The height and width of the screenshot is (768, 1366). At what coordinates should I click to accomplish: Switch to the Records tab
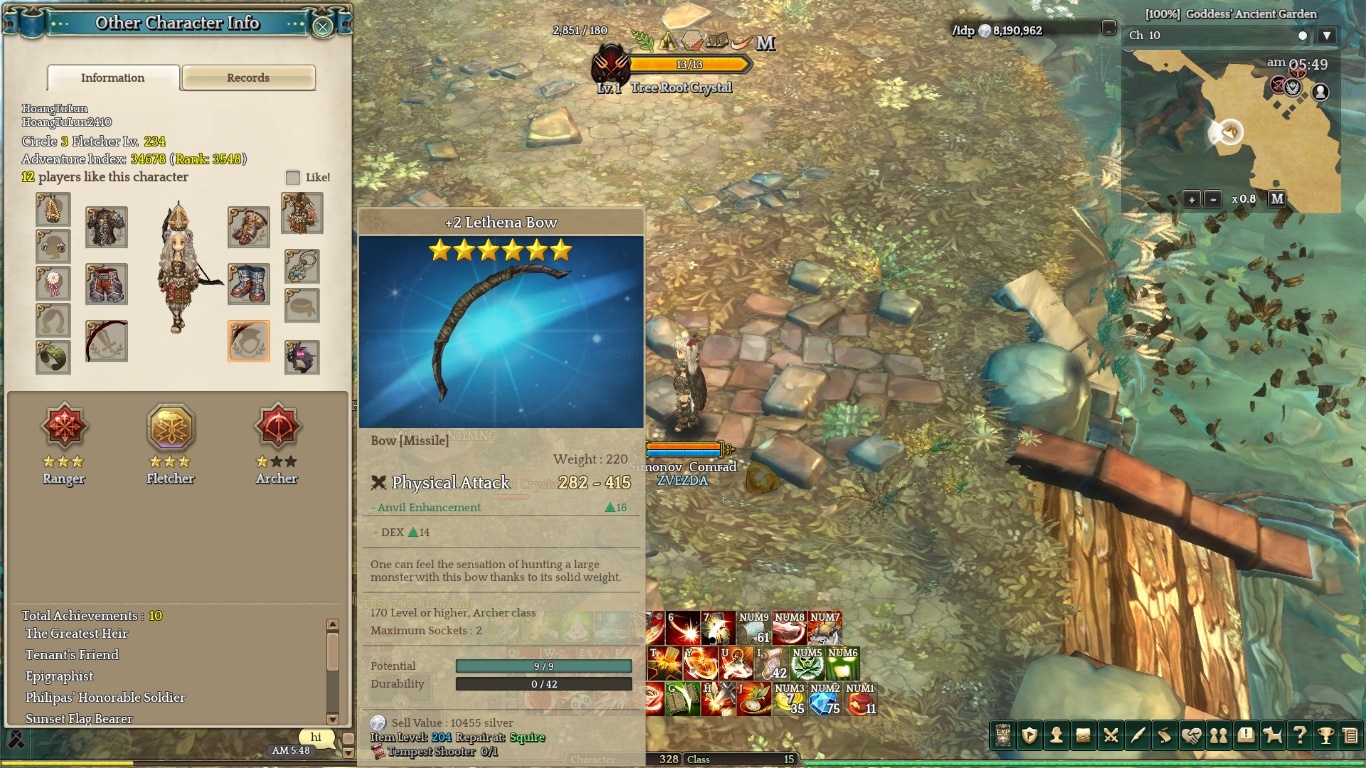tap(248, 78)
